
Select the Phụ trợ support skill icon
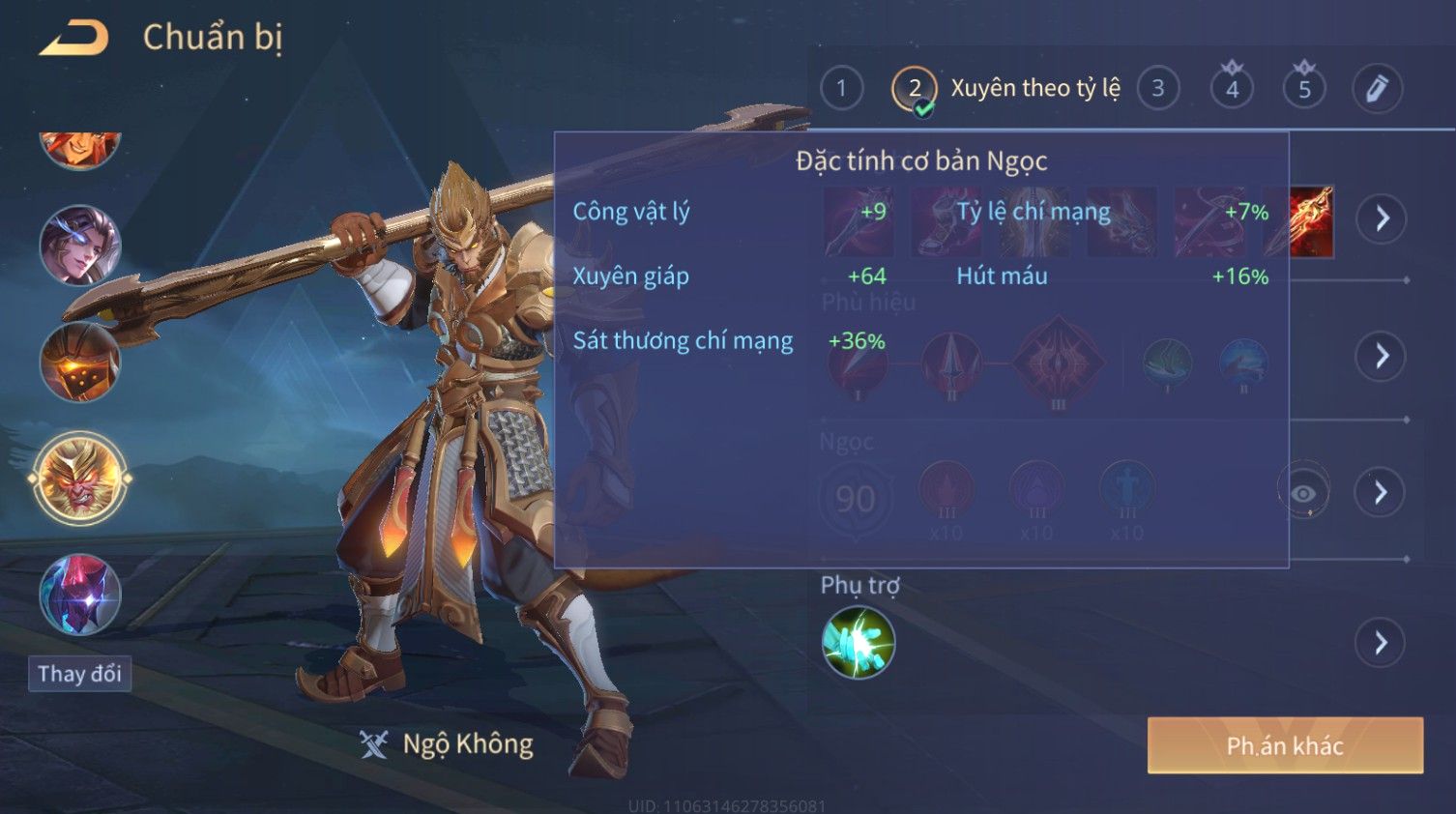(858, 643)
